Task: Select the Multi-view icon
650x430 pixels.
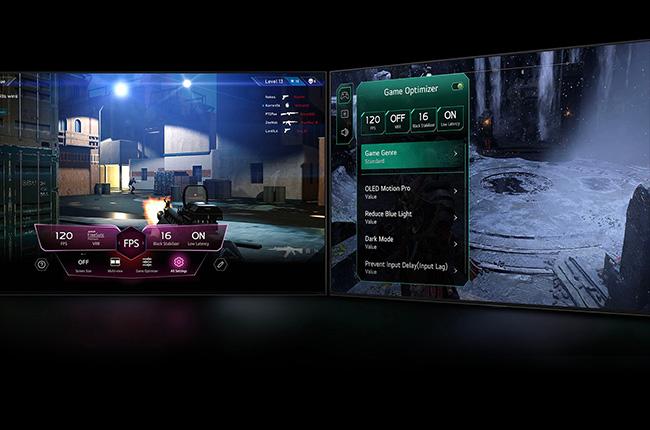Action: click(116, 263)
